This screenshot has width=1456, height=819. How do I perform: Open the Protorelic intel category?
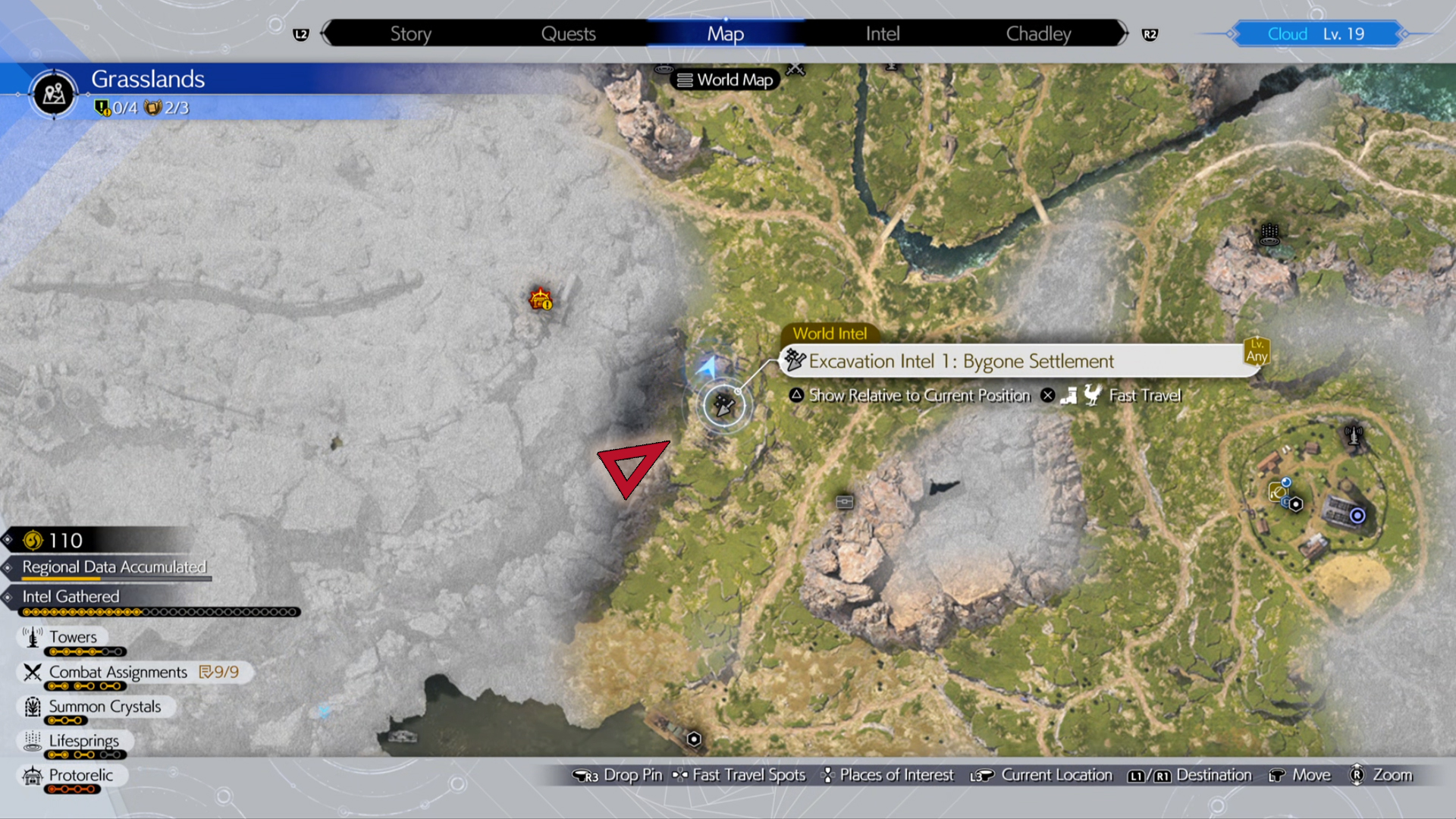tap(80, 775)
